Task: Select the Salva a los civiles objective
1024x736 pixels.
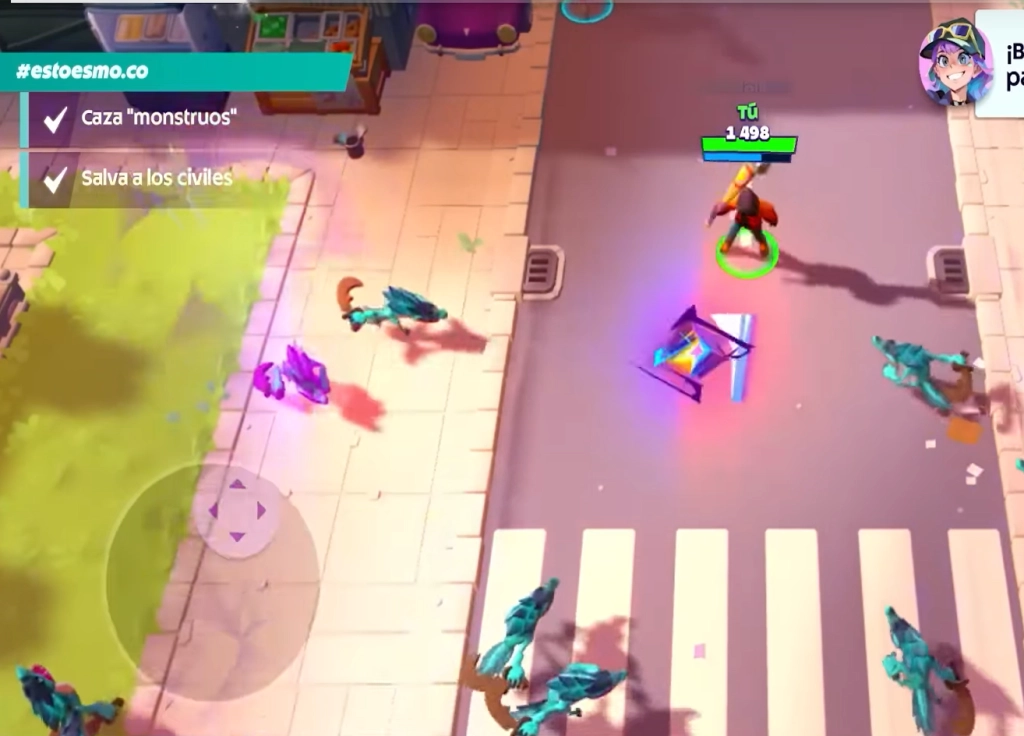Action: tap(156, 178)
